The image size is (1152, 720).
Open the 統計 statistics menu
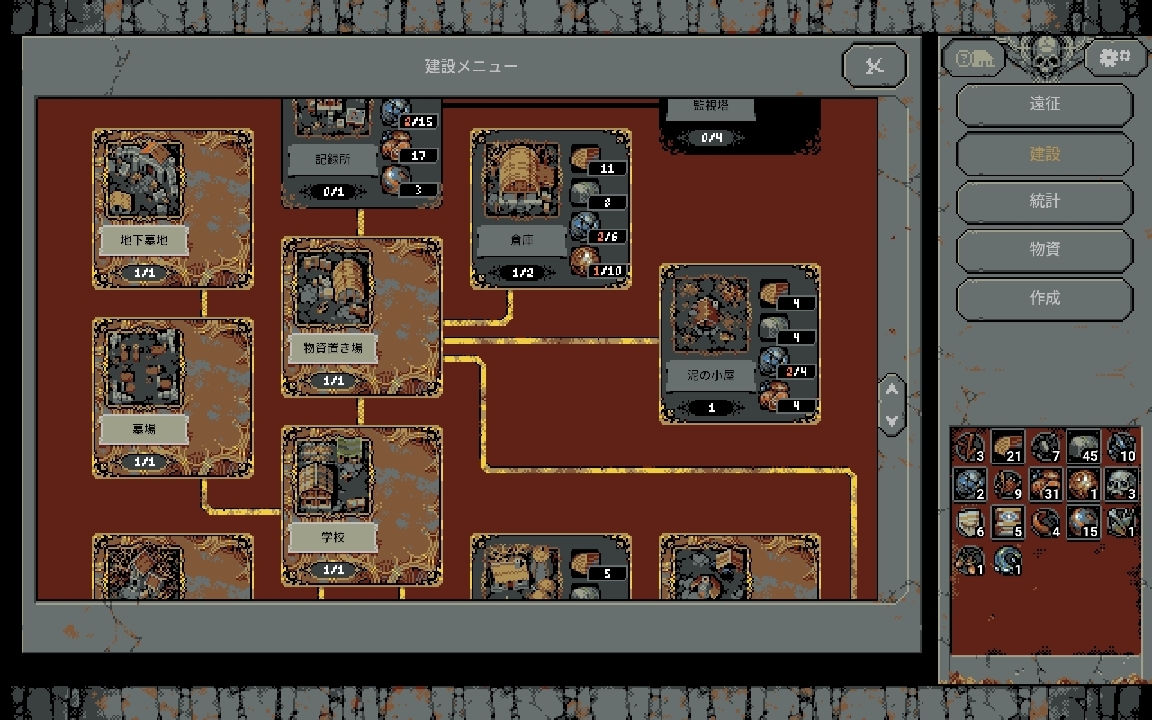click(x=1044, y=201)
